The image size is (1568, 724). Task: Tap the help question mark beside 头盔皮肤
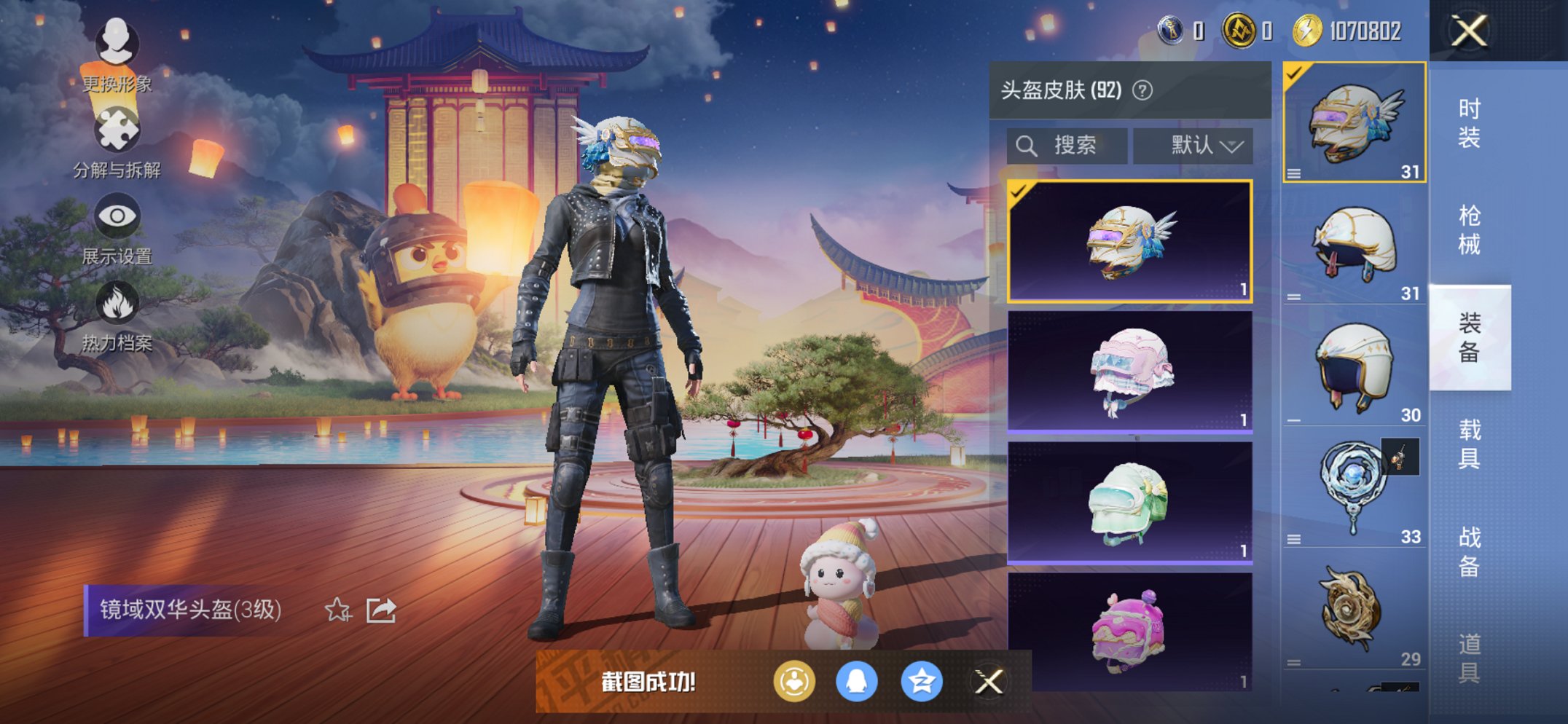coord(1142,90)
